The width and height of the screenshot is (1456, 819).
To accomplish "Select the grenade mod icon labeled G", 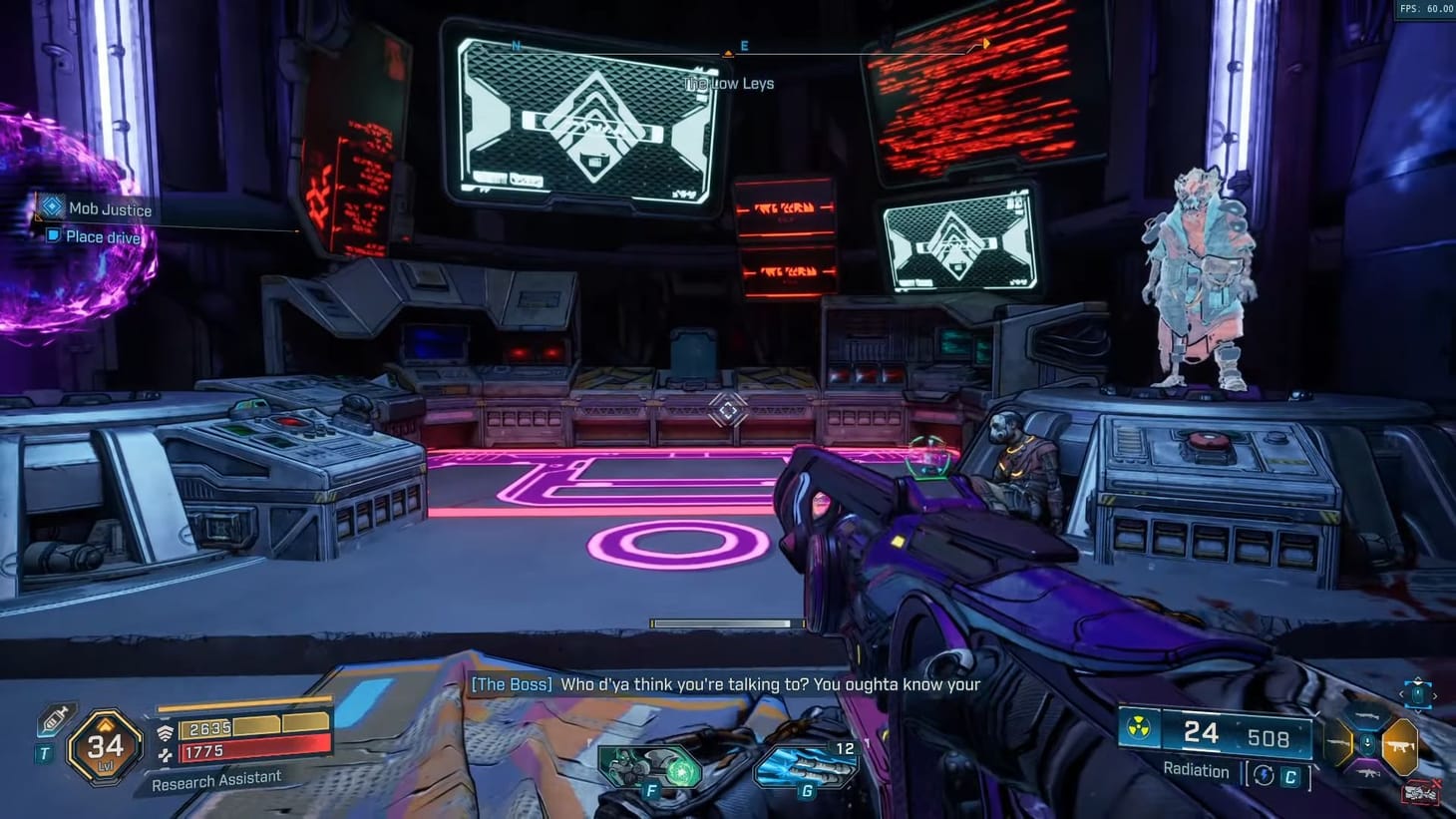I will 806,767.
